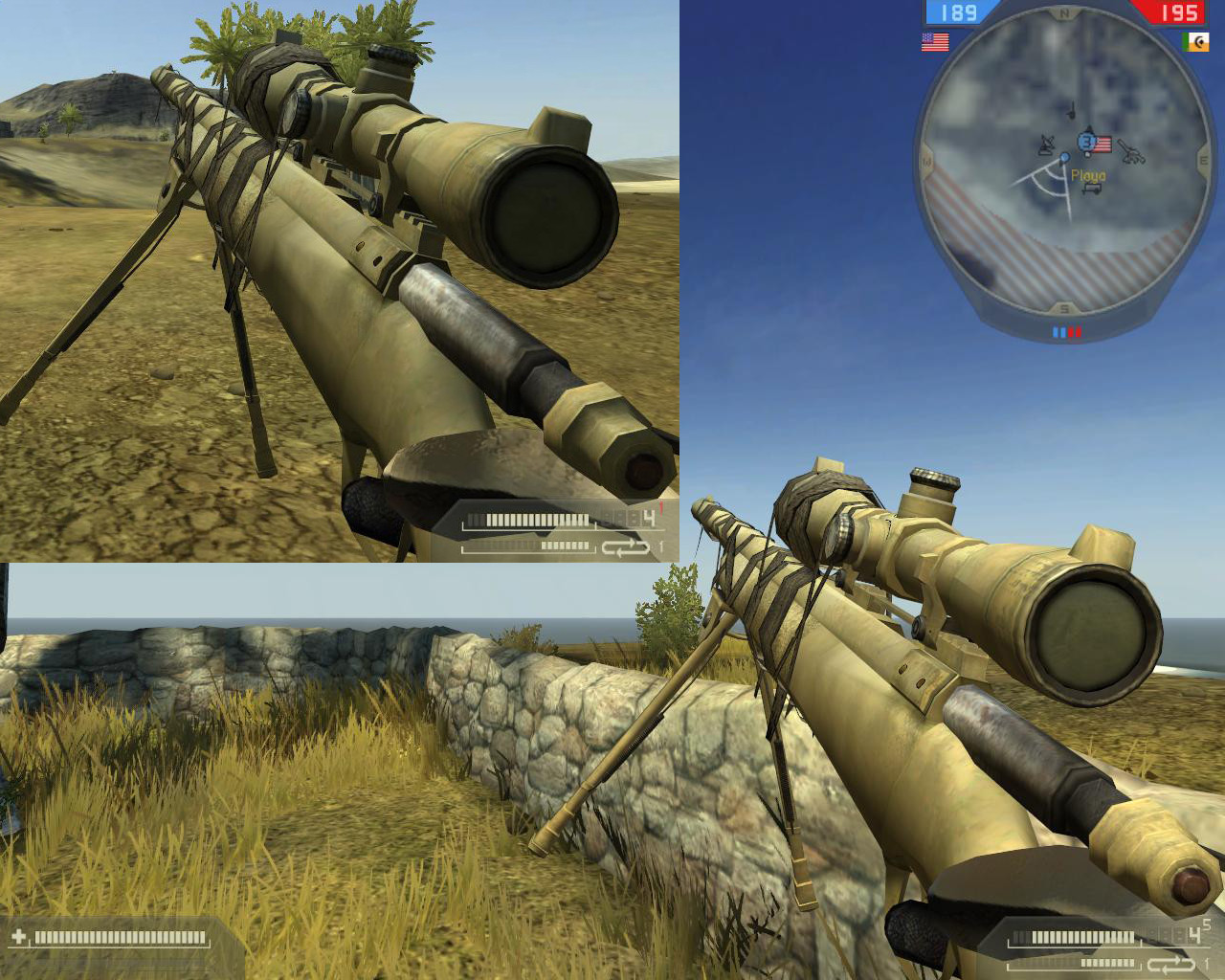1225x980 pixels.
Task: Select the Playa control point label
Action: click(1088, 175)
